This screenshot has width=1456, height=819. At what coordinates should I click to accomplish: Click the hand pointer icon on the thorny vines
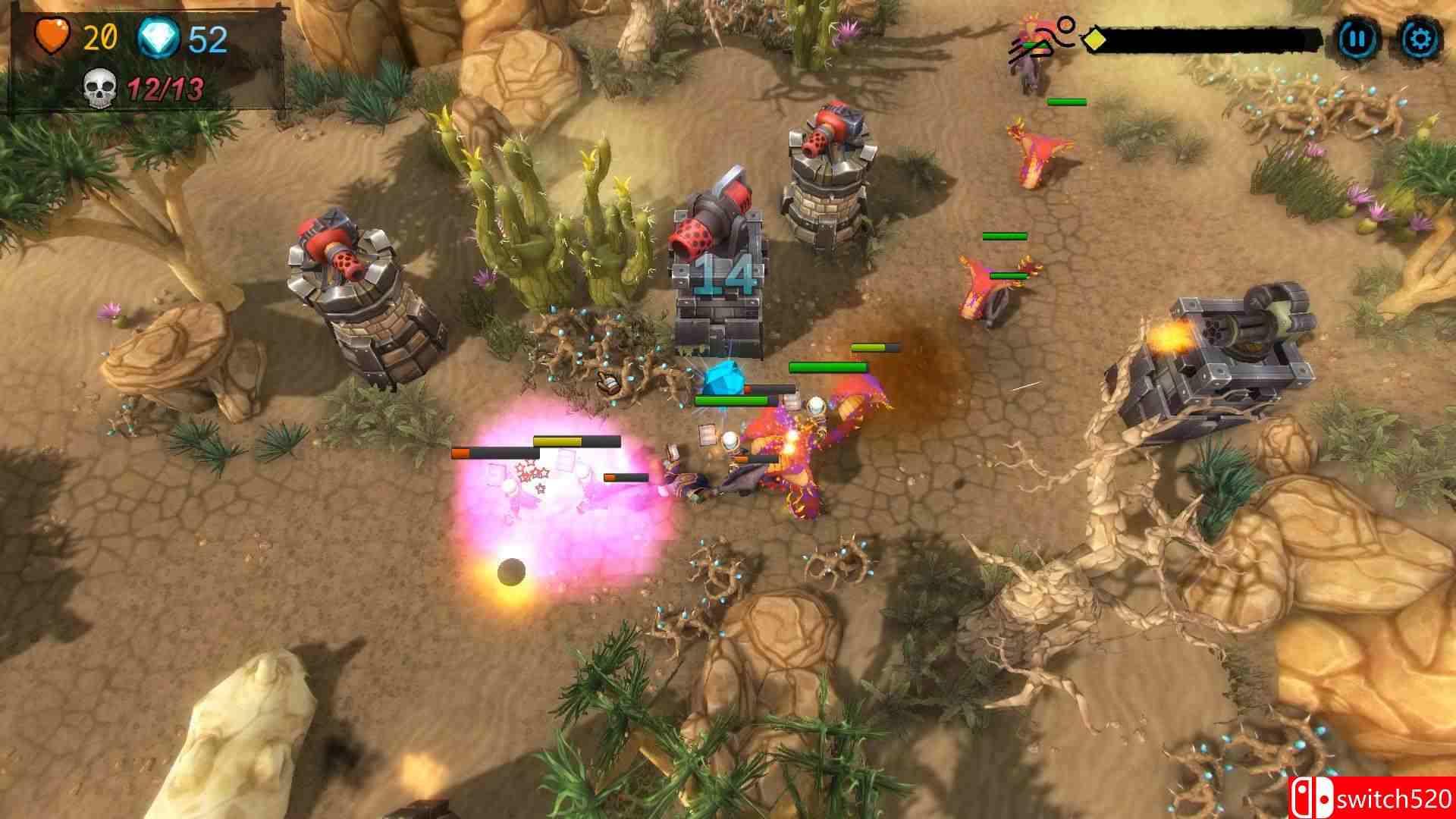pos(608,384)
